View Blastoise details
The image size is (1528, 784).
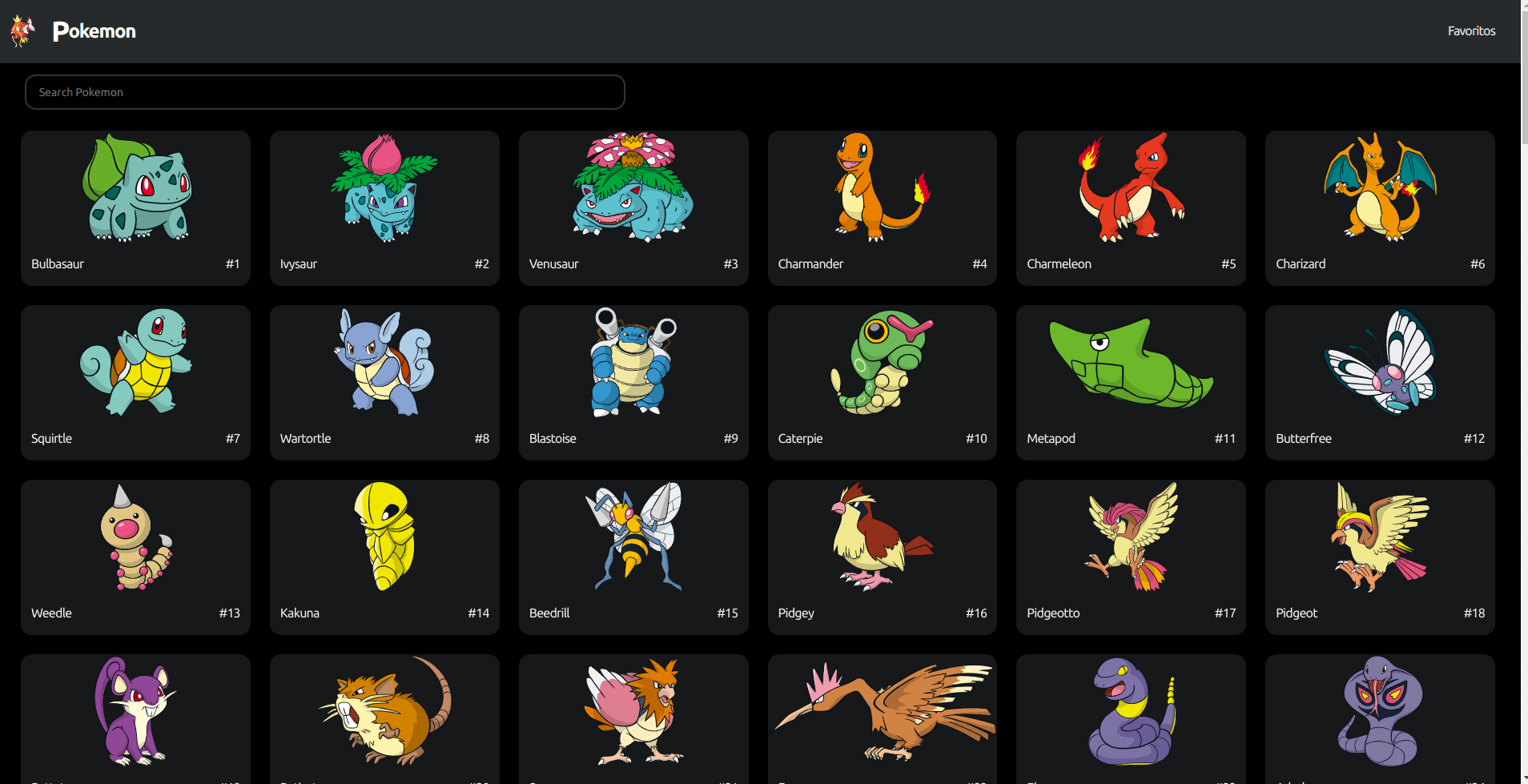click(x=633, y=382)
